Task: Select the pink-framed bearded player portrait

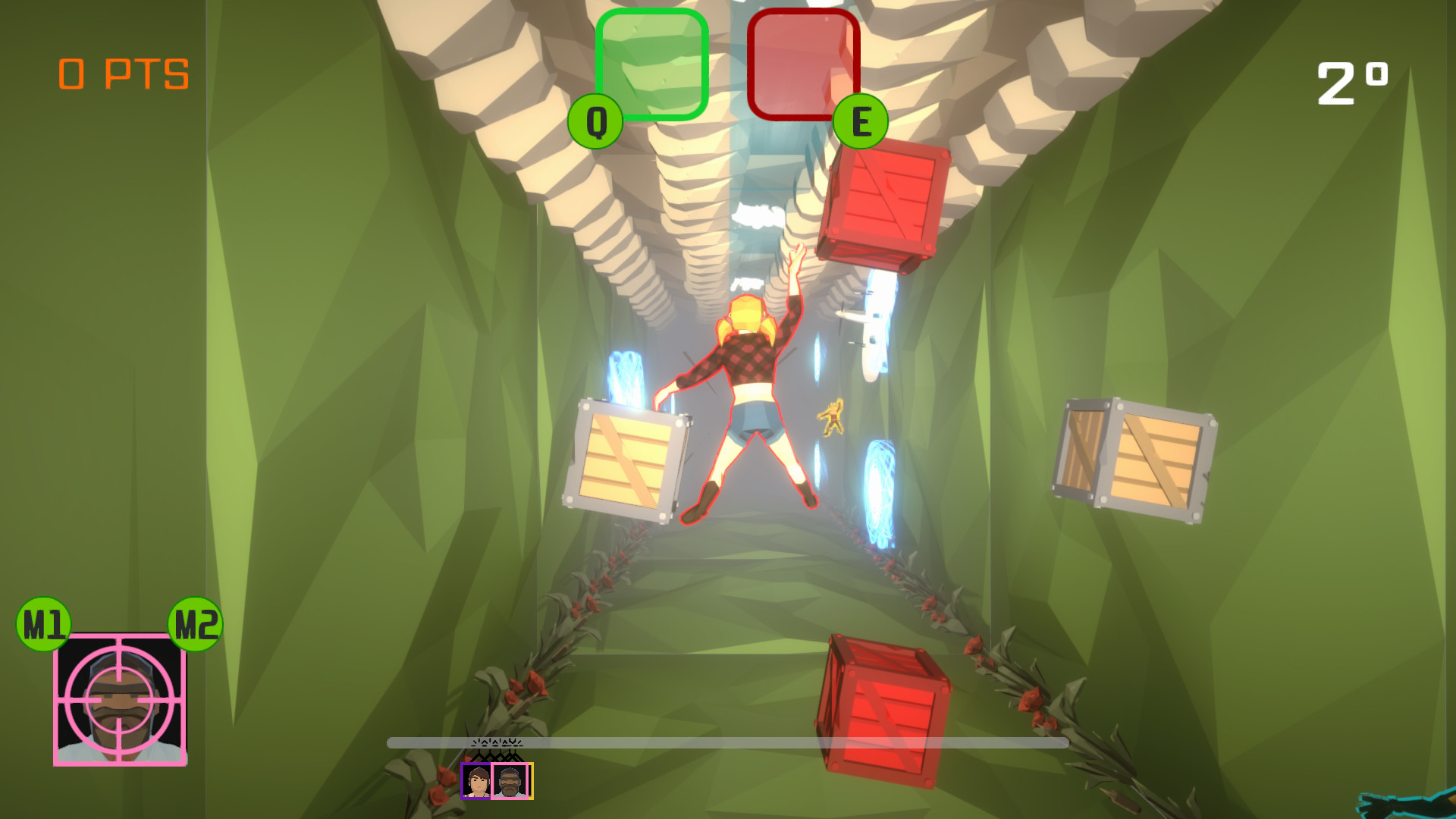Action: click(x=509, y=781)
